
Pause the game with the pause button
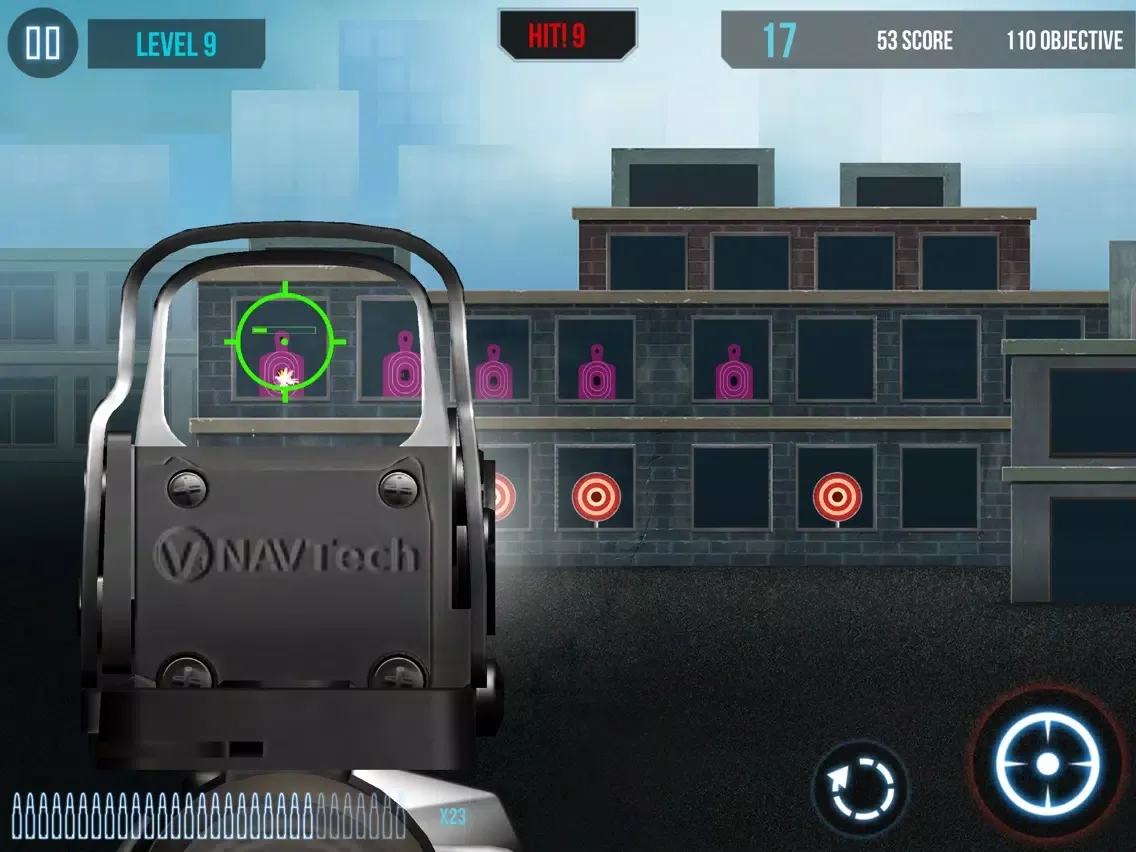[43, 43]
